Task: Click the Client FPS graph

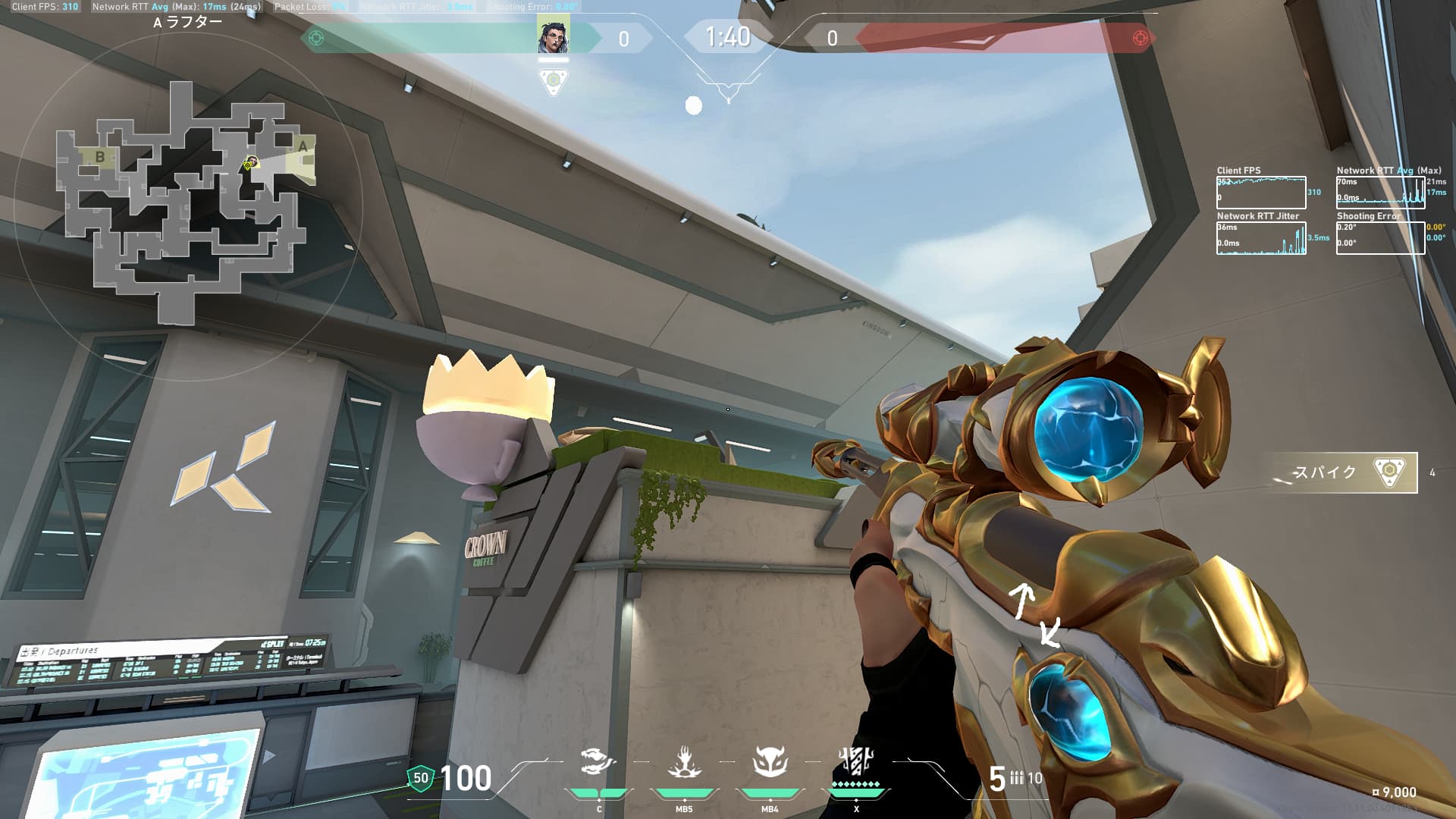Action: tap(1260, 193)
